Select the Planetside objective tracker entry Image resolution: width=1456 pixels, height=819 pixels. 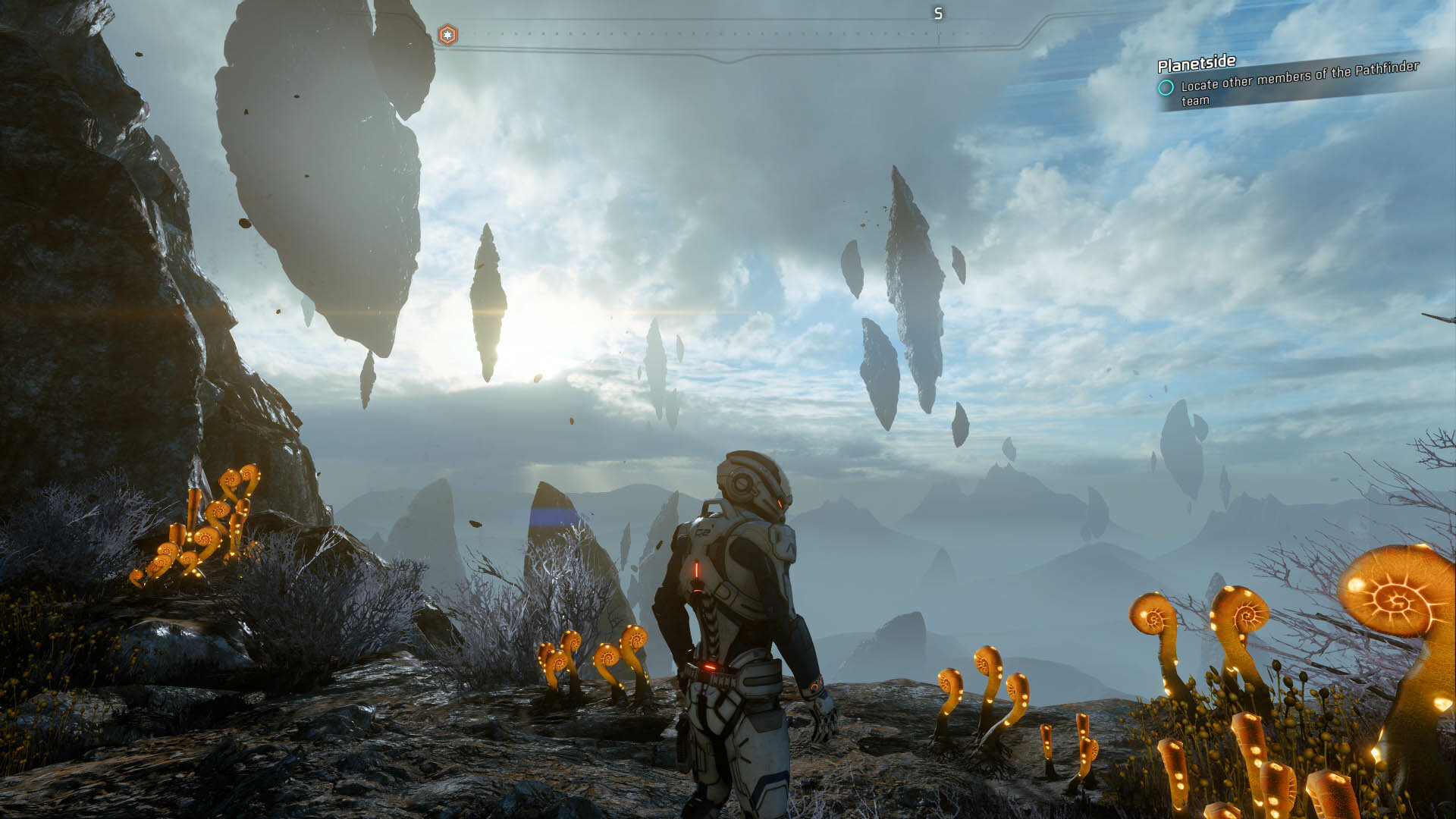(1289, 82)
